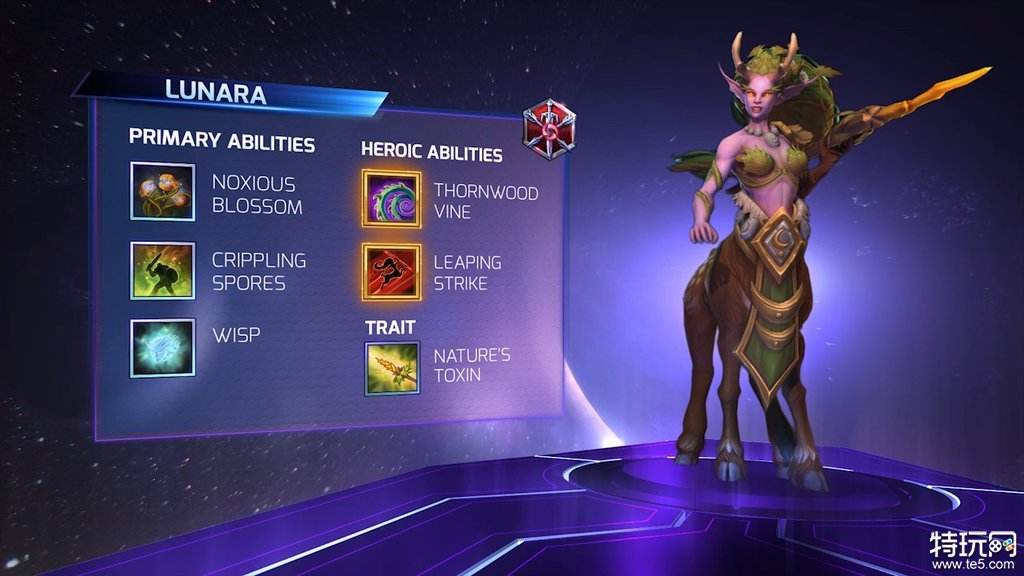
Task: Pick the Leaping Strike heroic icon
Action: 391,272
